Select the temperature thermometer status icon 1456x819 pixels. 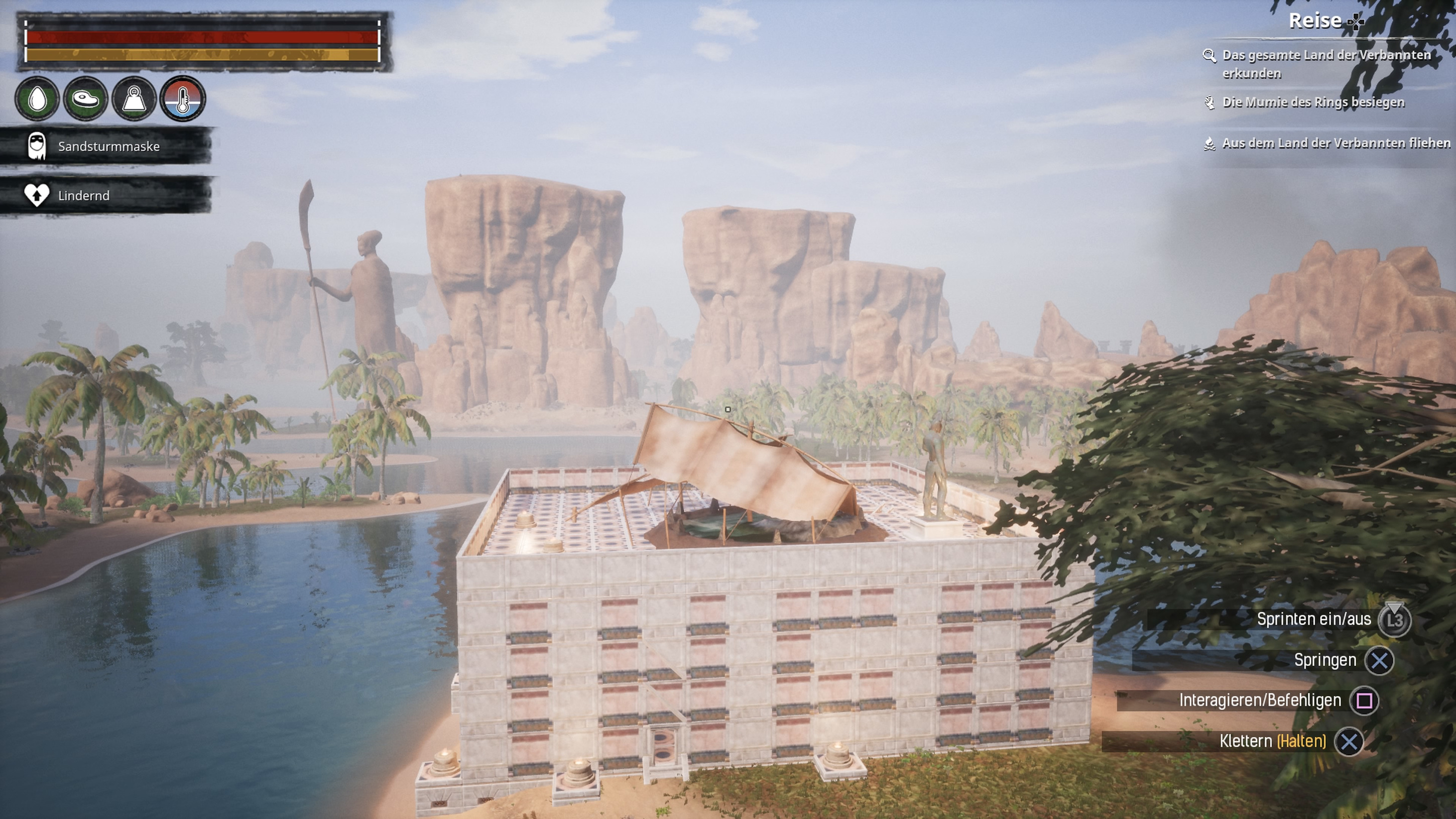183,99
